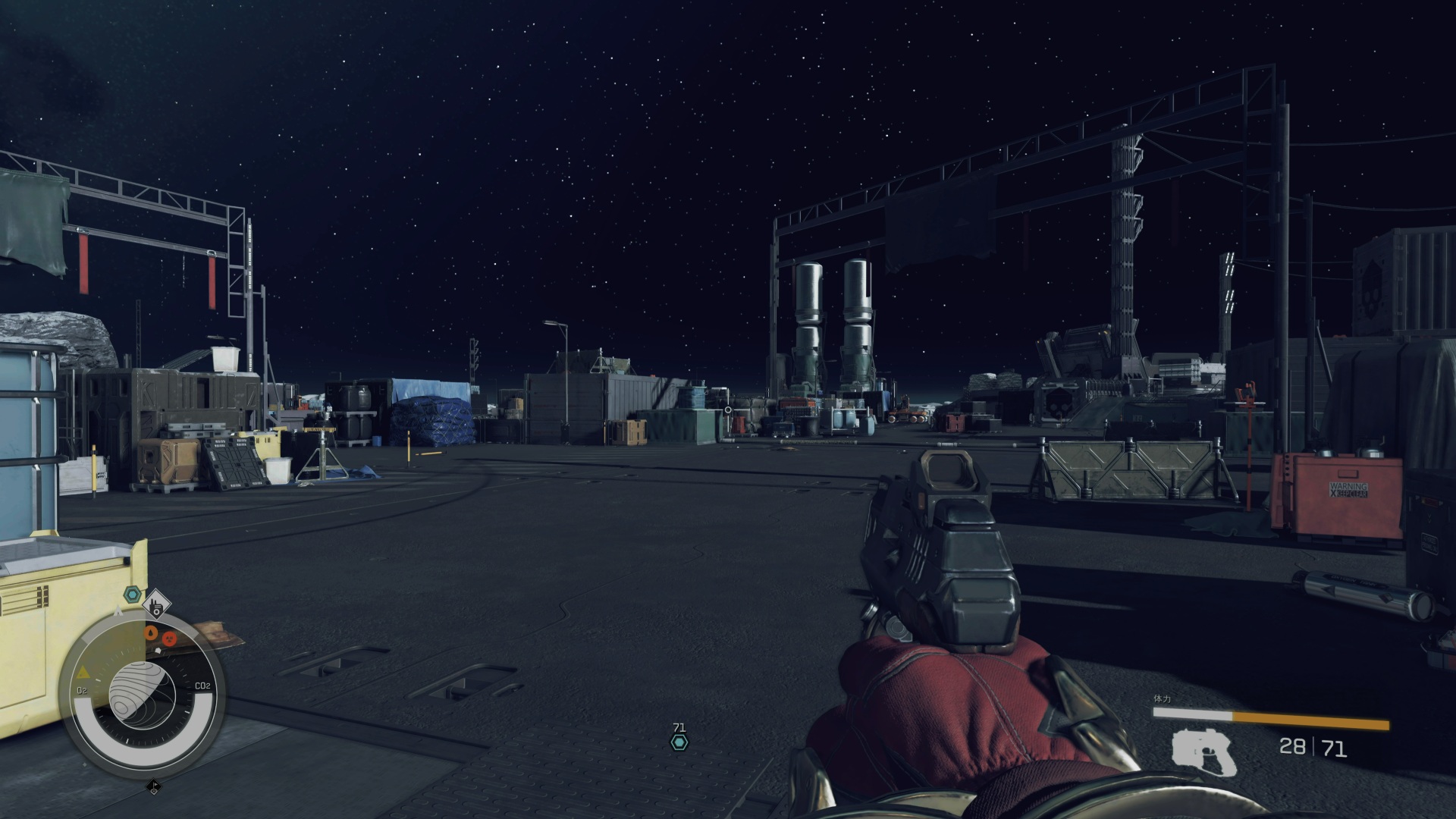
Task: Select the orange droplet hazard icon
Action: [x=152, y=632]
